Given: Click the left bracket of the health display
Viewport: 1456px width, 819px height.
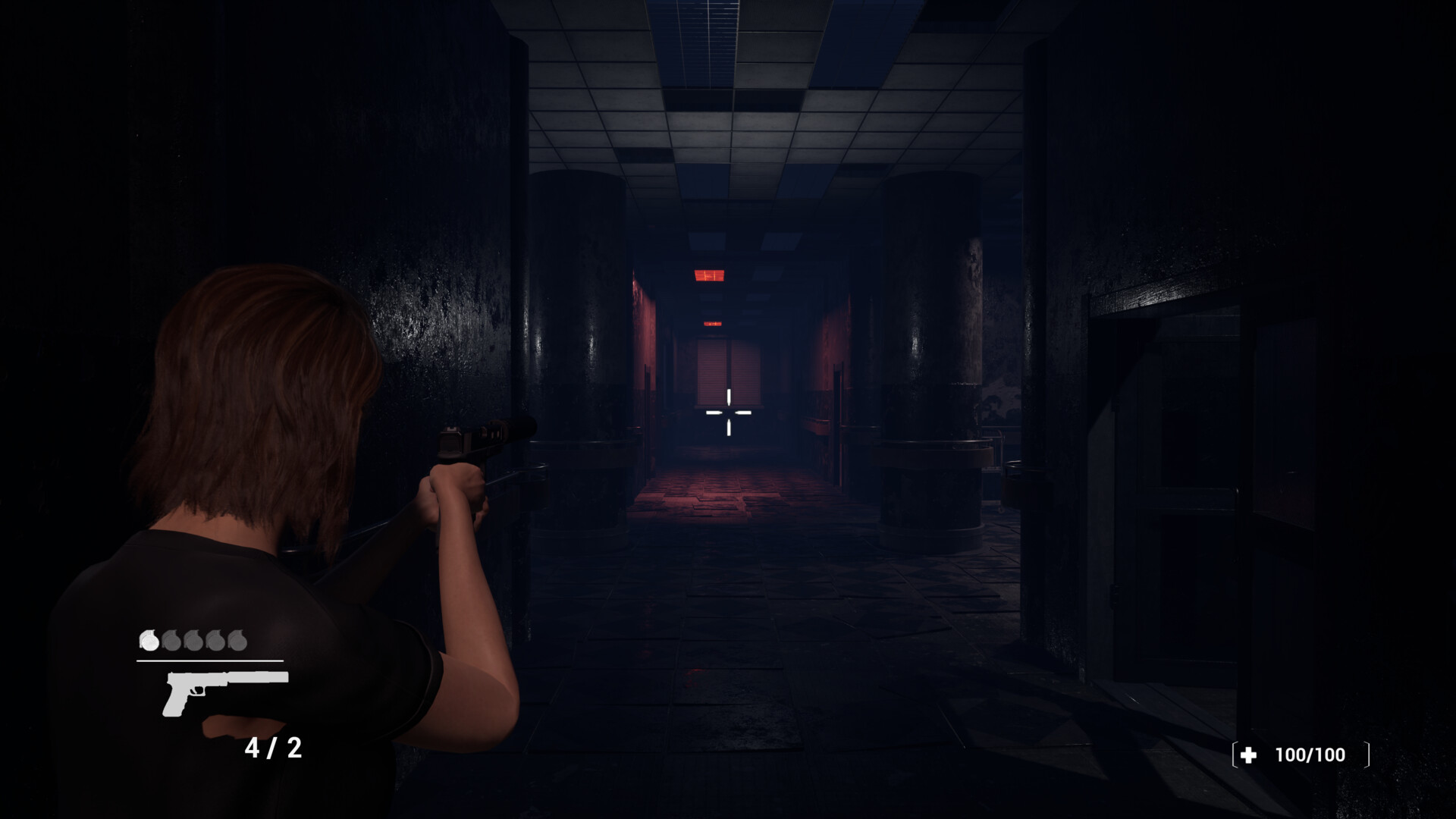Looking at the screenshot, I should click(1235, 753).
